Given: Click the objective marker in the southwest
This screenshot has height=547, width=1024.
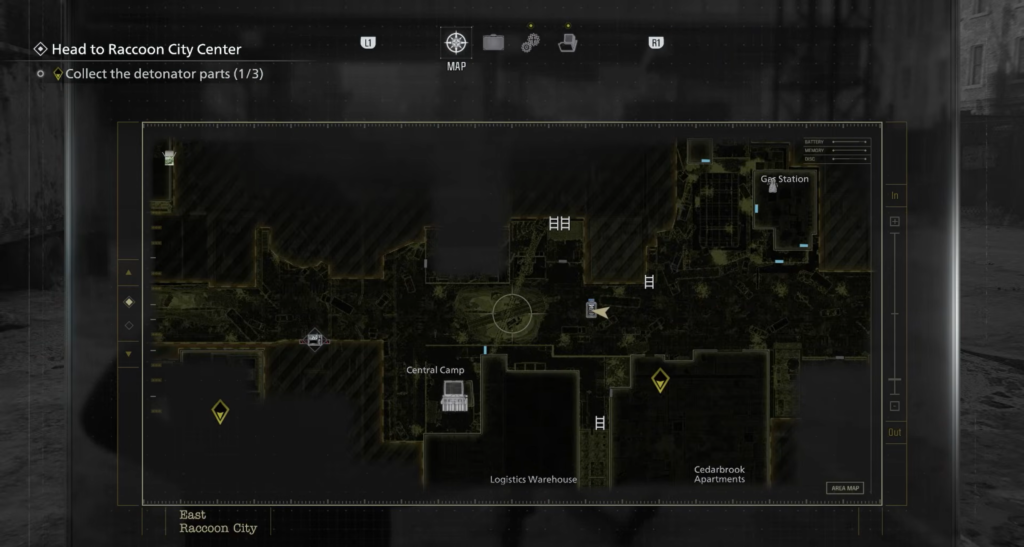Looking at the screenshot, I should (x=220, y=411).
